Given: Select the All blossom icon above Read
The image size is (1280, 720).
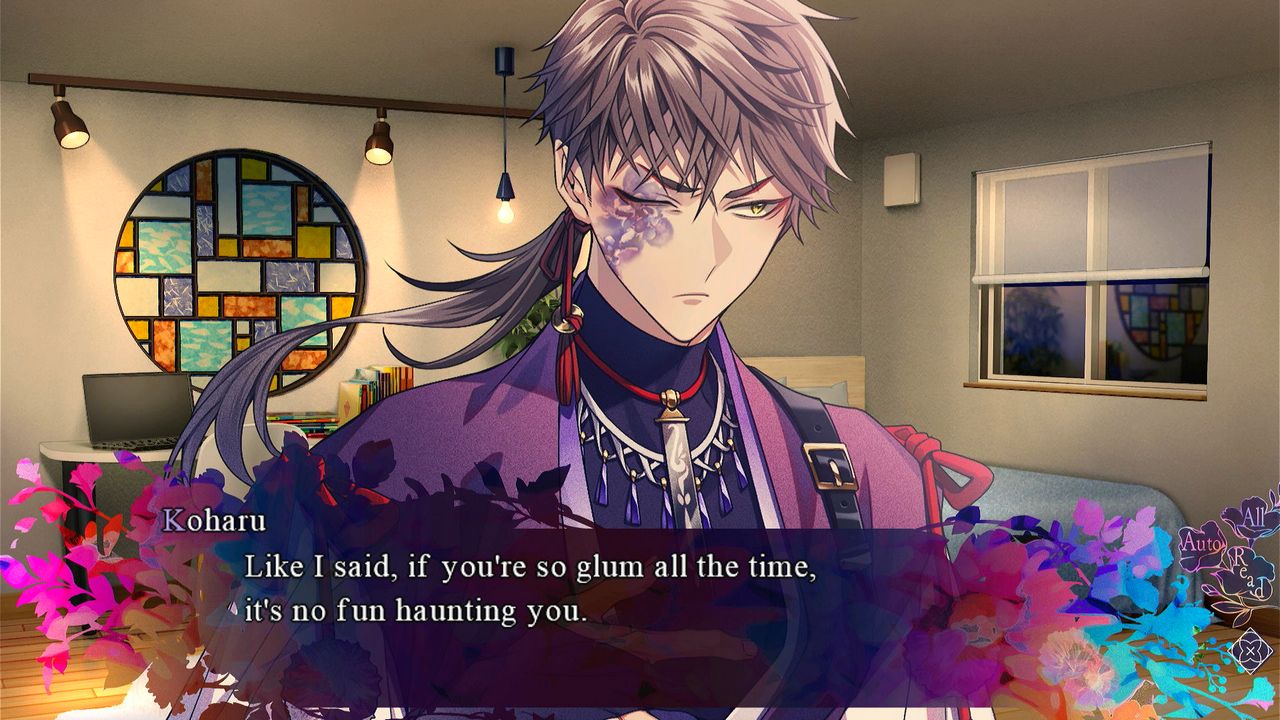Looking at the screenshot, I should tap(1254, 515).
